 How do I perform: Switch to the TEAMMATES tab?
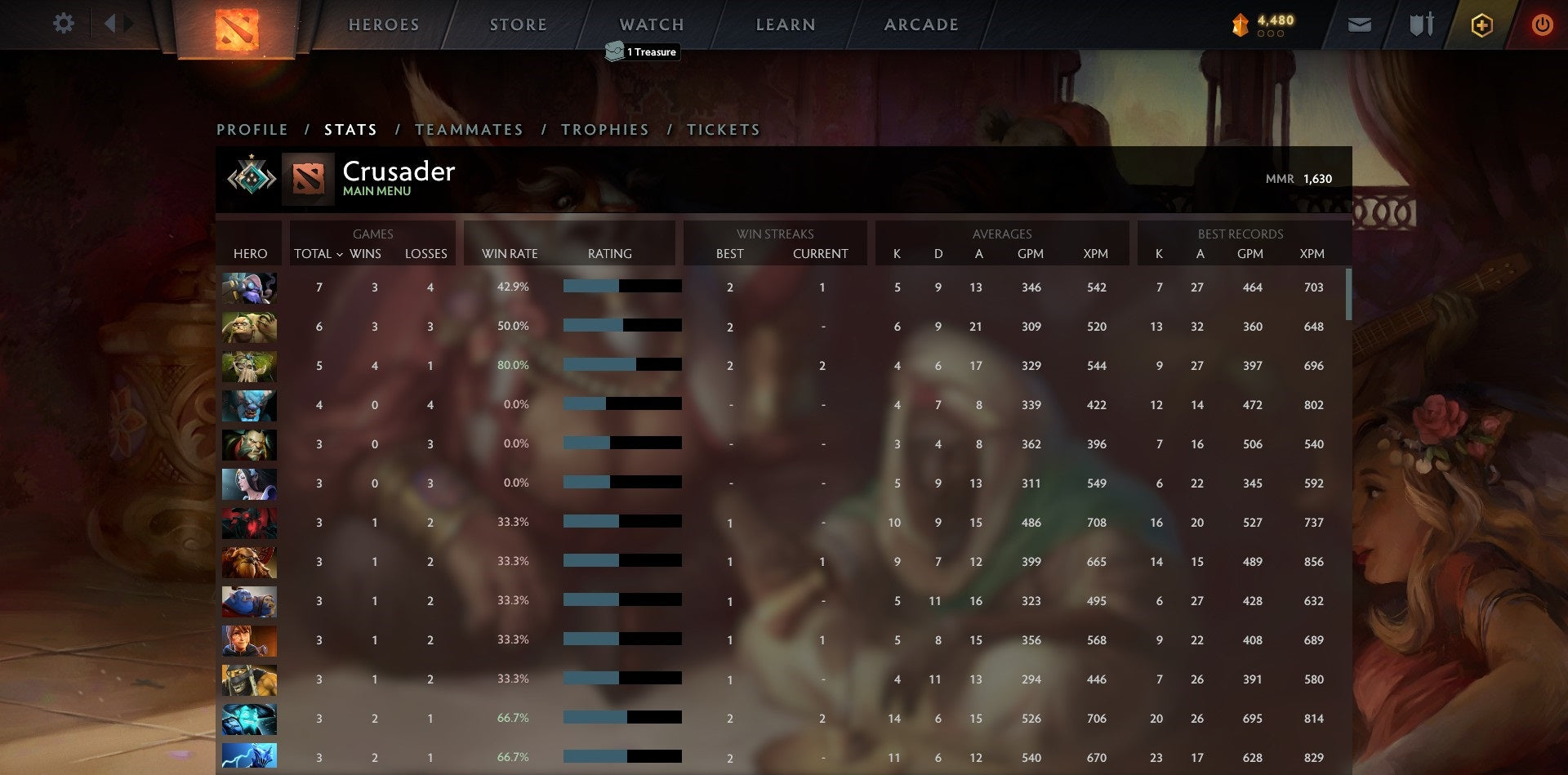tap(469, 130)
